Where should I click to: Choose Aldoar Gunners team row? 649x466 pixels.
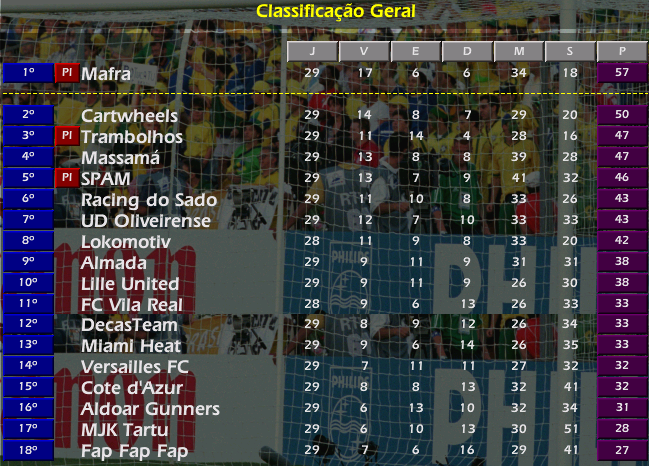(x=150, y=409)
